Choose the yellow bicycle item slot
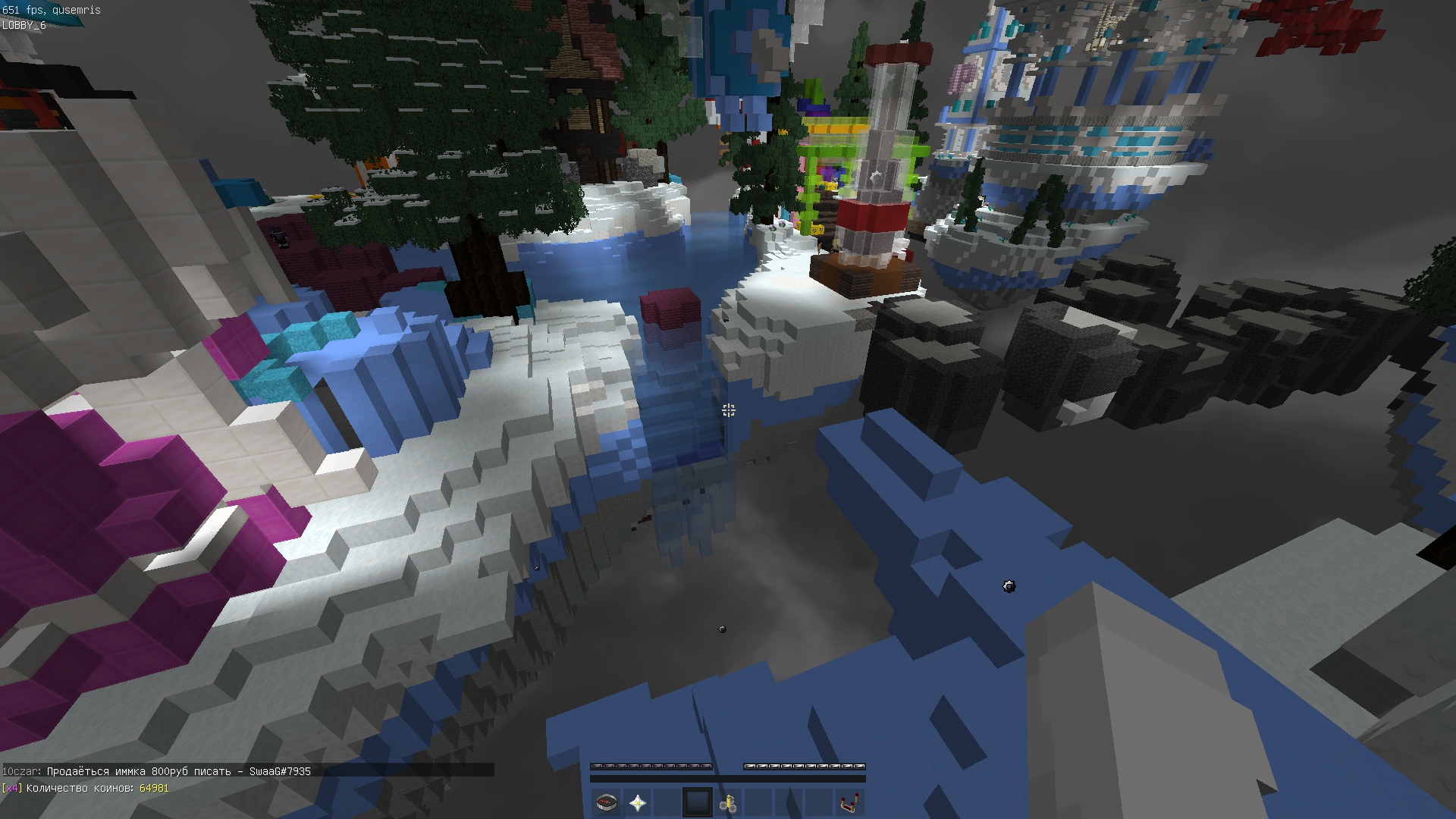Screen dimensions: 1456x819 728,802
